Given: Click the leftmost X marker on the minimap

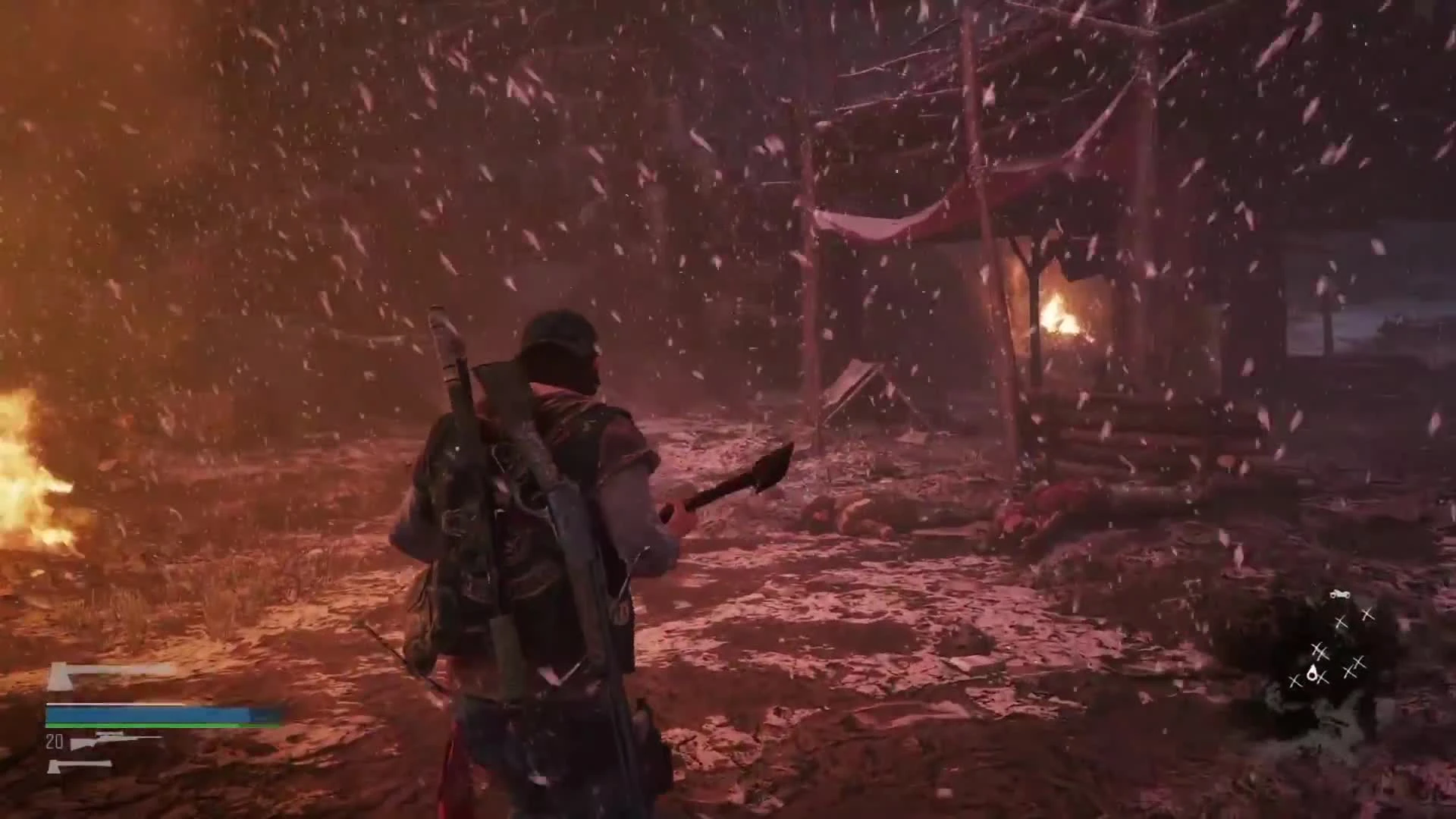Looking at the screenshot, I should click(x=1295, y=681).
